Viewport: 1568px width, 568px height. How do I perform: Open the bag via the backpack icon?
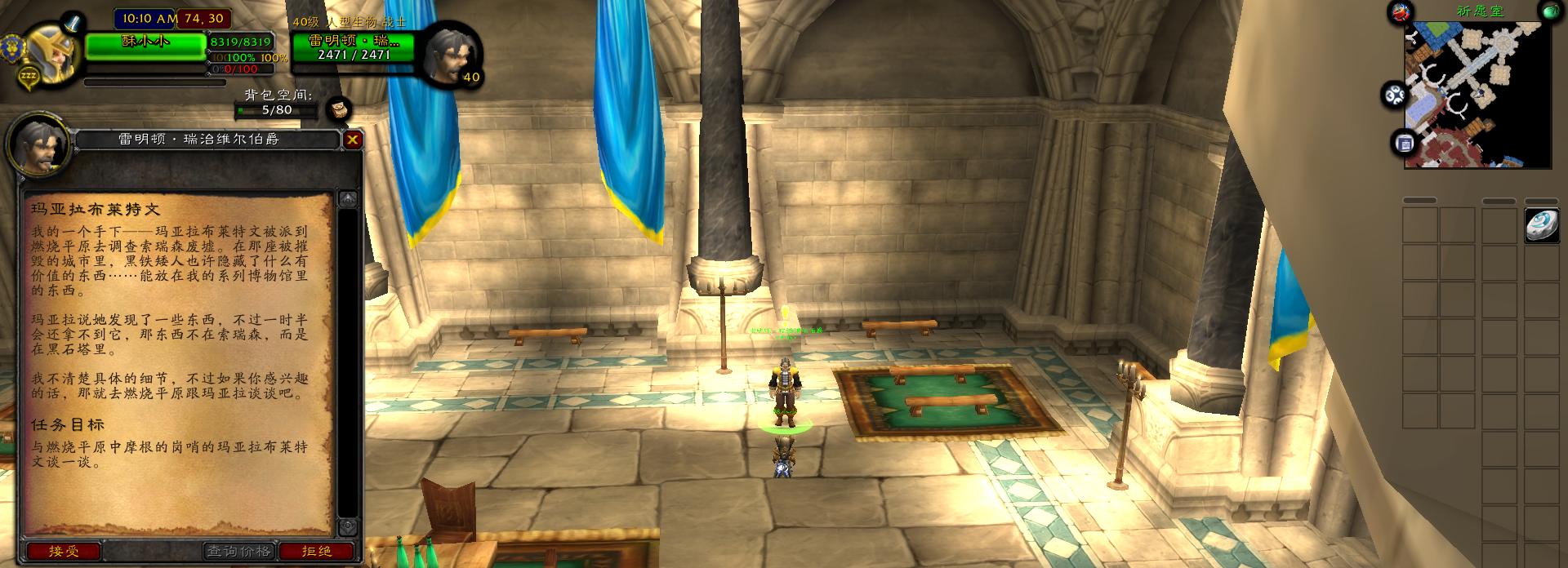coord(339,109)
